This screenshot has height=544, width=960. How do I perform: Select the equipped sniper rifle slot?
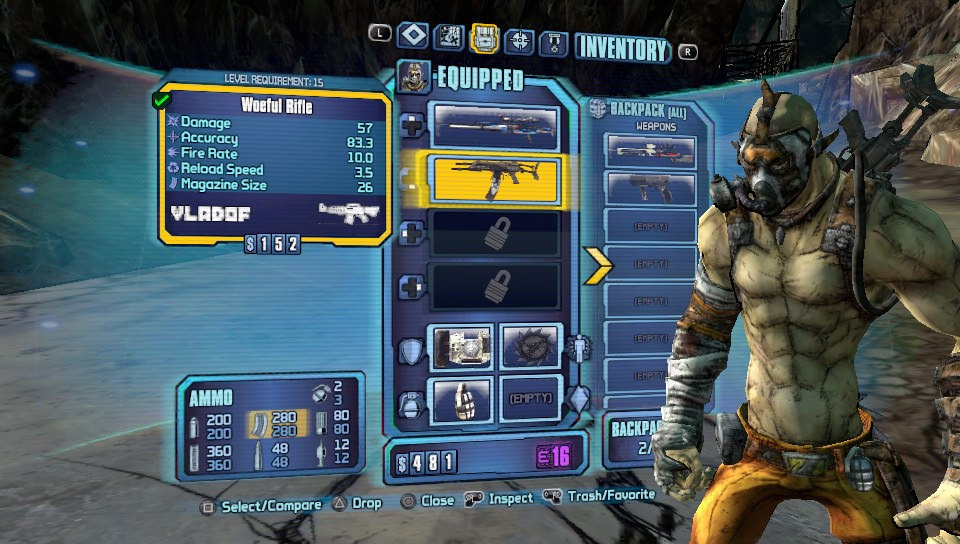click(x=494, y=126)
